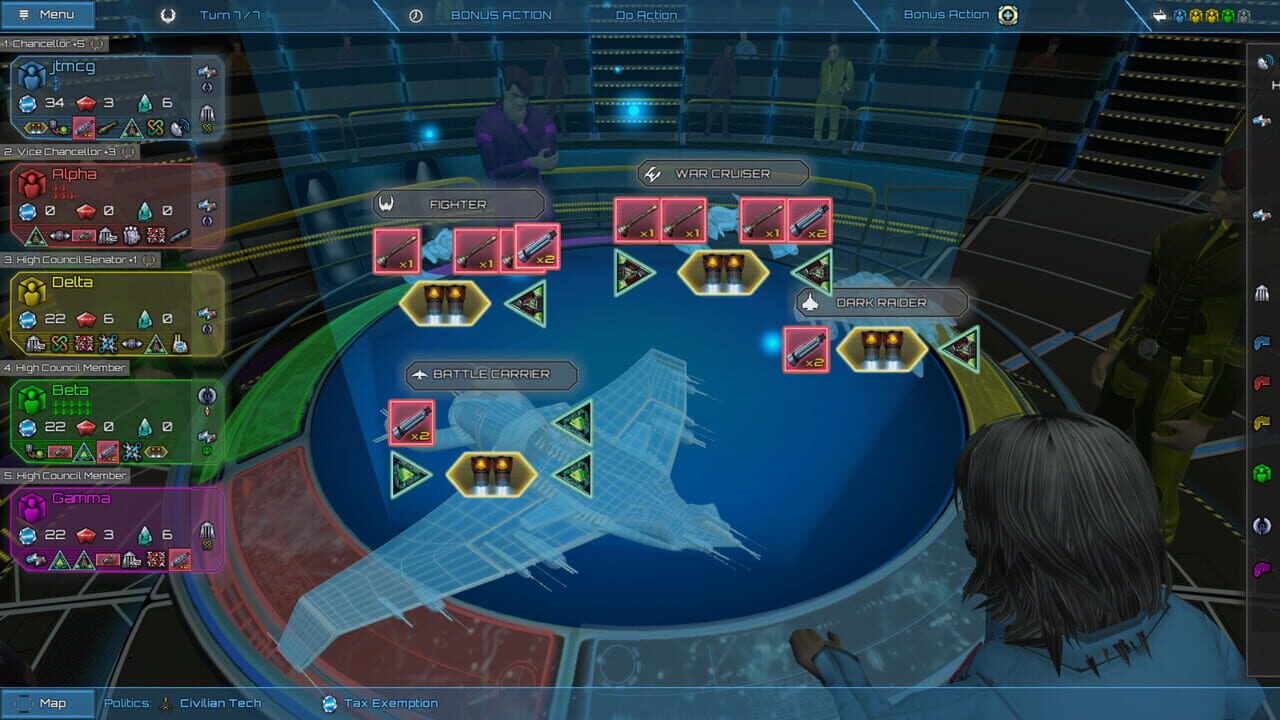
Task: Click the Do Action button in top bar
Action: 645,15
